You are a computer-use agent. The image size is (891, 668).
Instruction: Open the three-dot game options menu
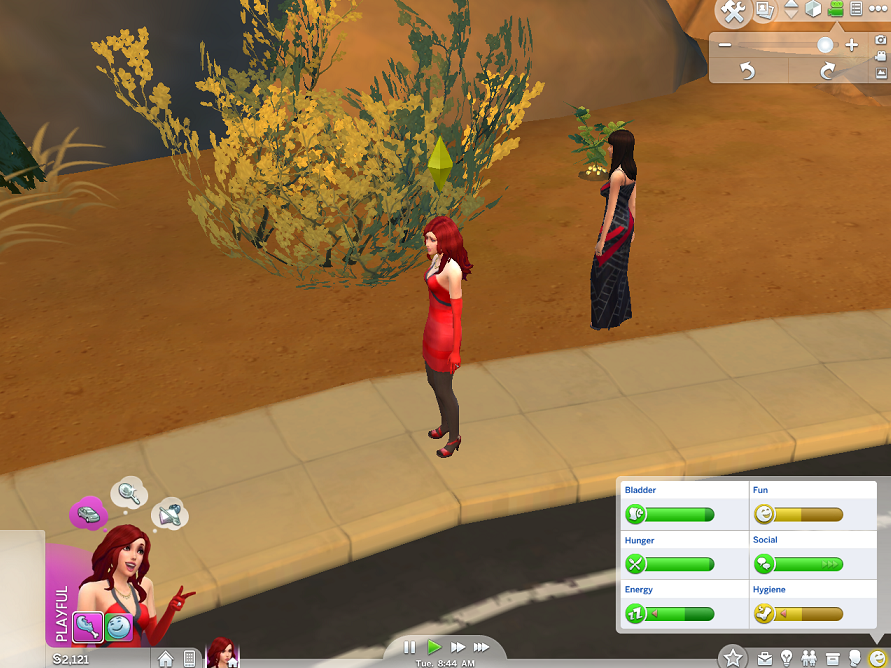click(x=878, y=10)
